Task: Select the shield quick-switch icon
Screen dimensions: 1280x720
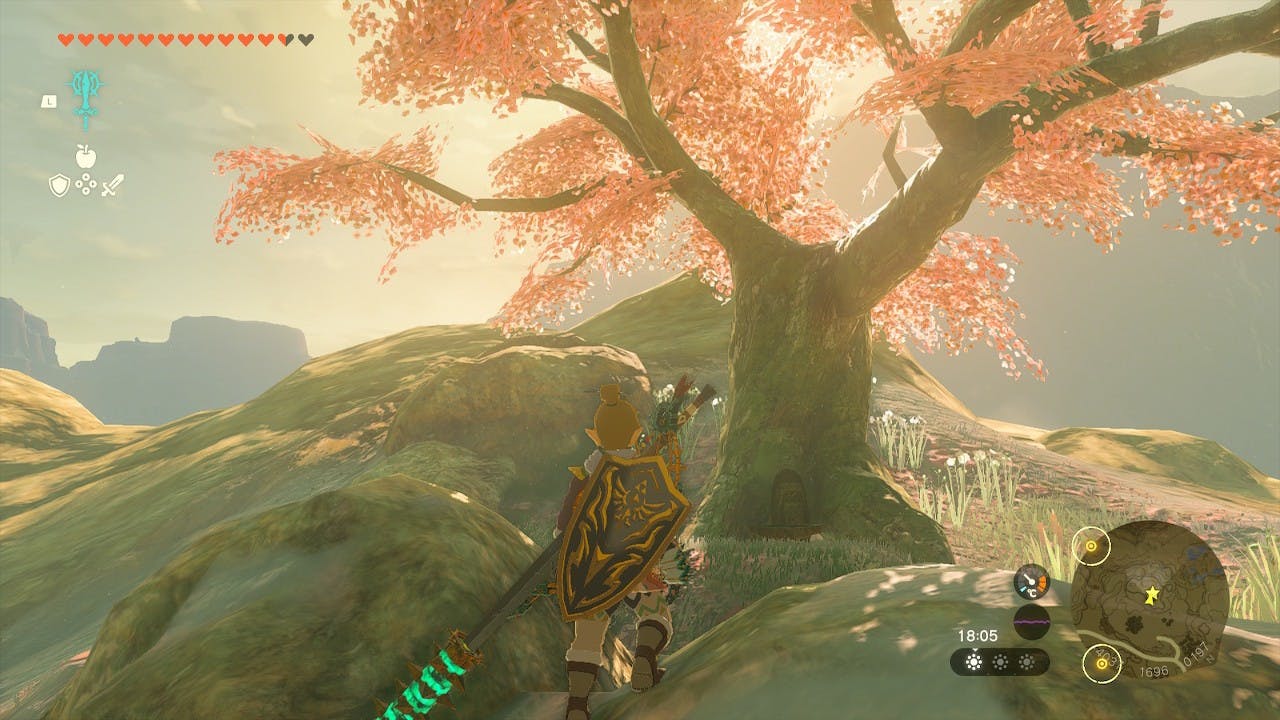Action: click(x=59, y=185)
